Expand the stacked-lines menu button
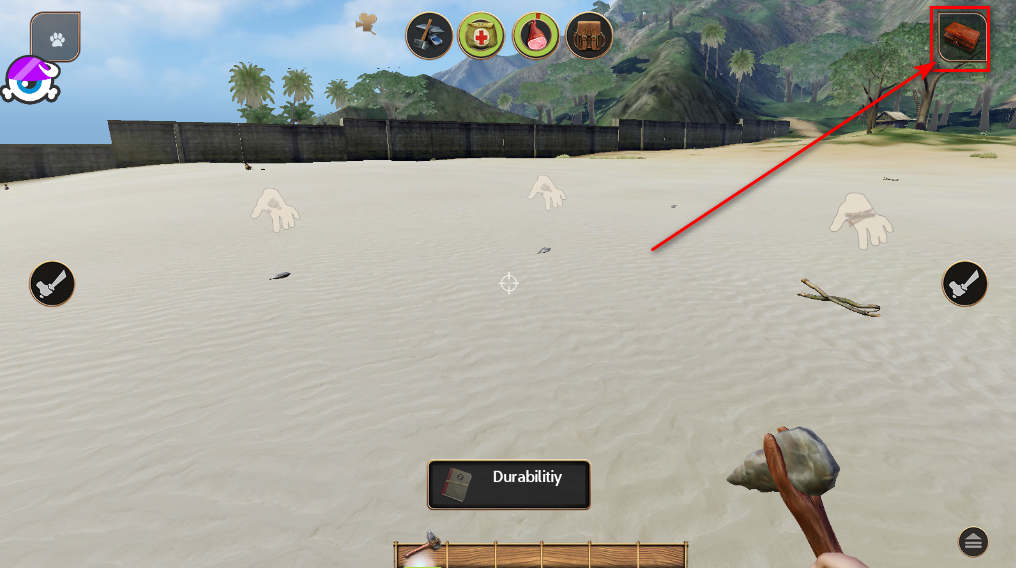Image resolution: width=1016 pixels, height=568 pixels. coord(973,542)
